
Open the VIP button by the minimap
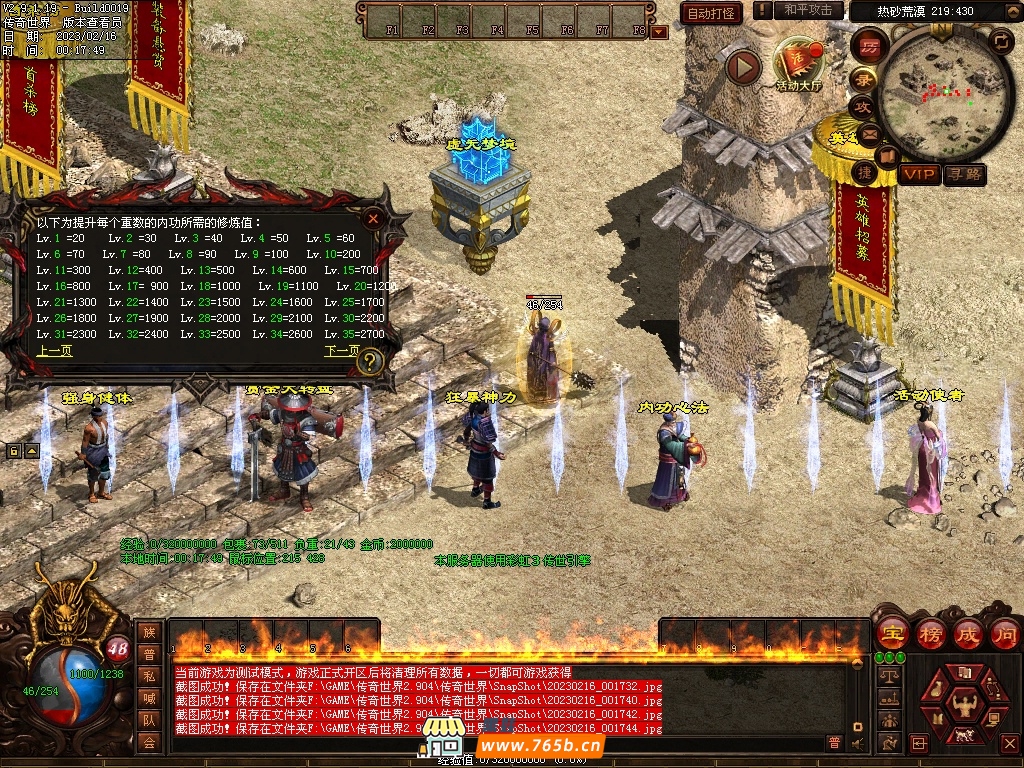click(x=918, y=174)
